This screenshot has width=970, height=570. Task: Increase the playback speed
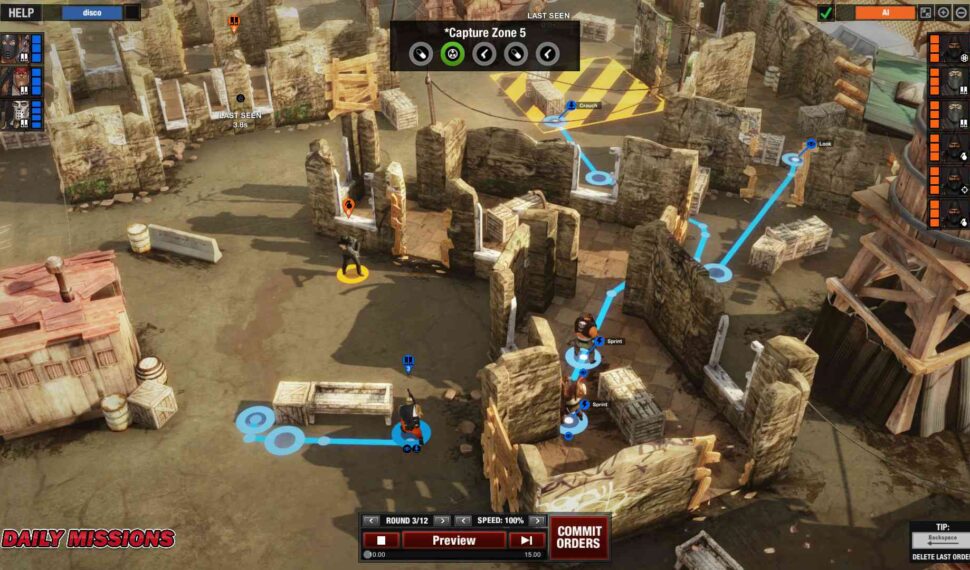[536, 520]
